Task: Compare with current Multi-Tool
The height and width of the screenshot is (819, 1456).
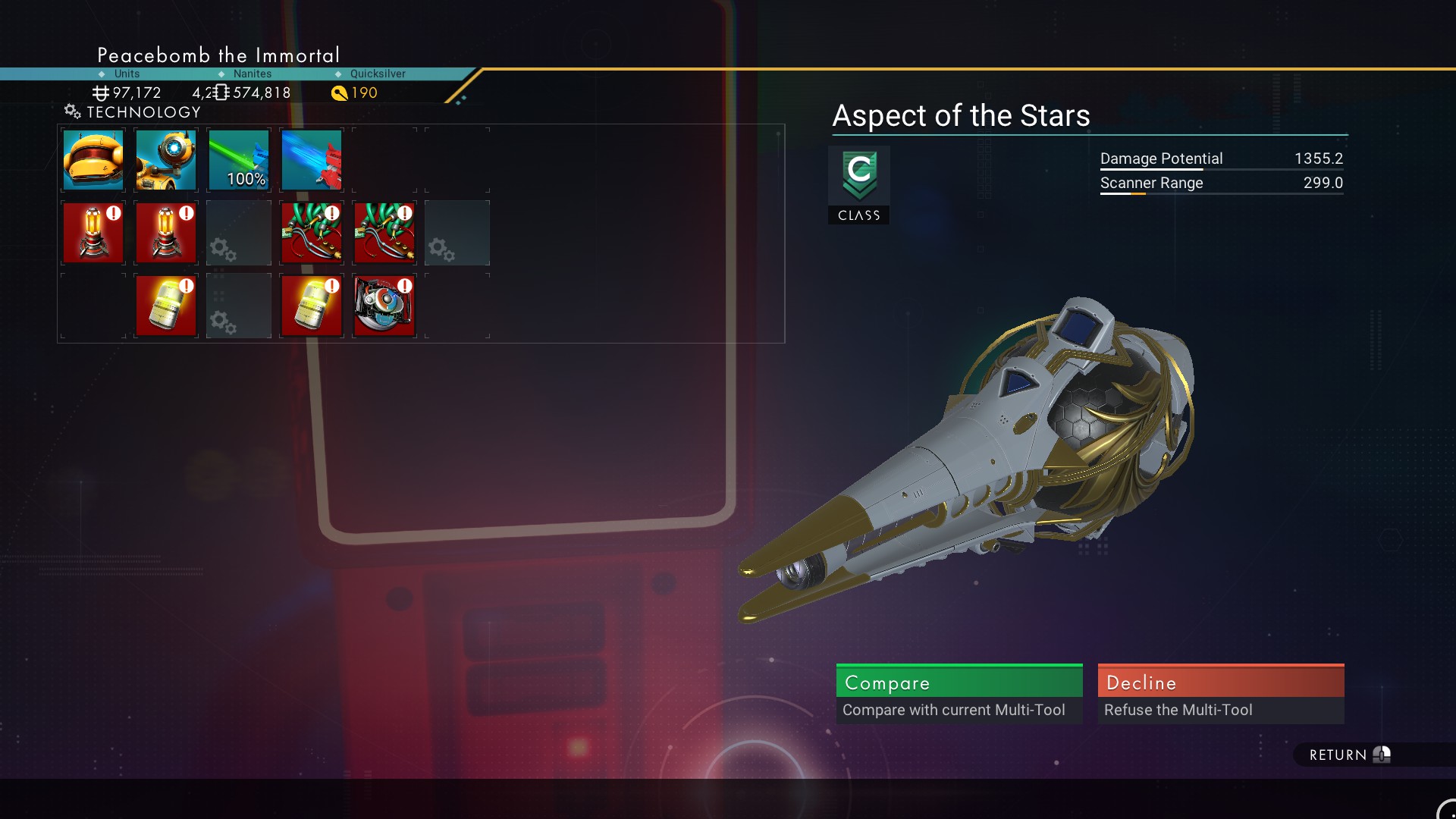Action: point(959,693)
